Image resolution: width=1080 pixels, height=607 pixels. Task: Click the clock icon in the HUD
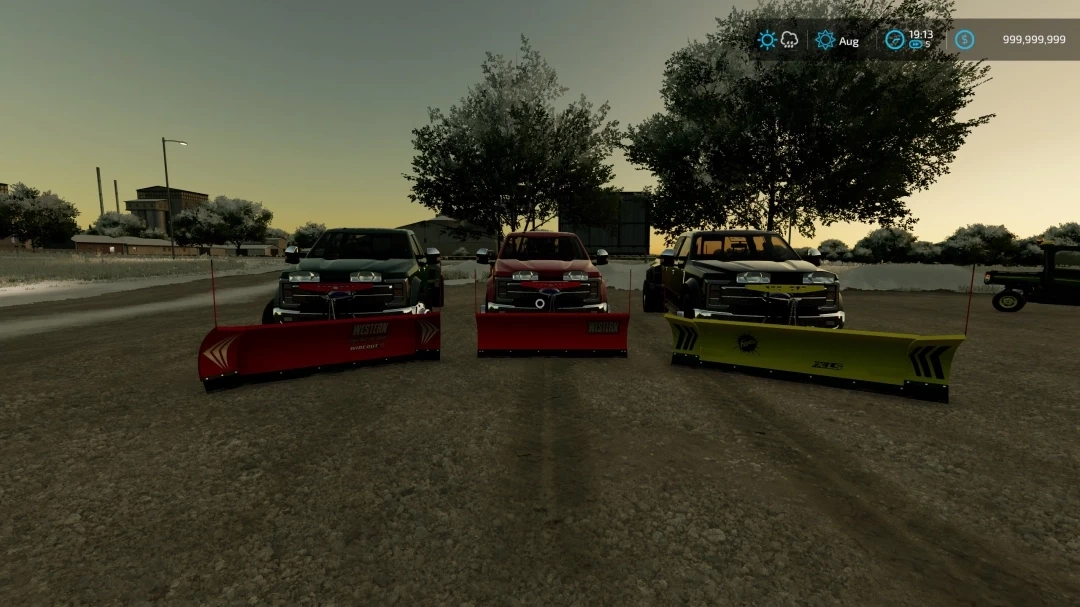(x=894, y=40)
